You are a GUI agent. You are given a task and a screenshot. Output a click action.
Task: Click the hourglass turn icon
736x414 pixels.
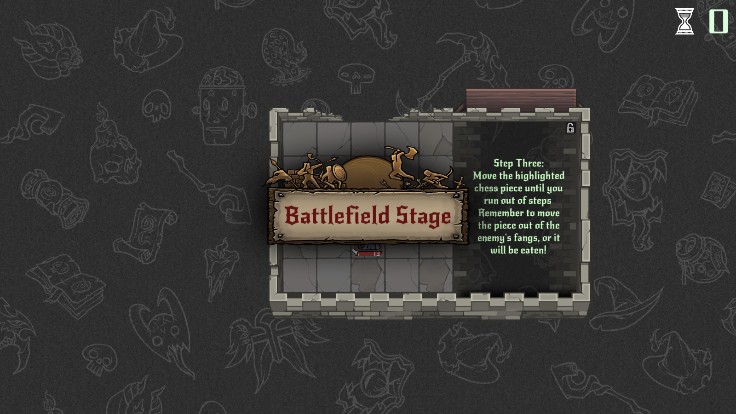pos(684,21)
